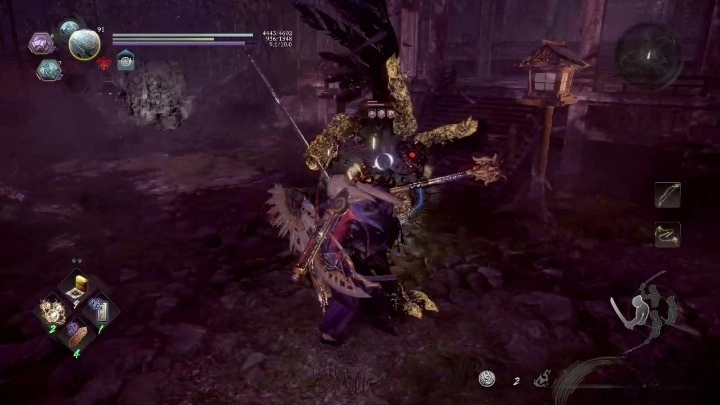Use the bottom scroll item quick slot
The height and width of the screenshot is (405, 720).
click(x=76, y=333)
